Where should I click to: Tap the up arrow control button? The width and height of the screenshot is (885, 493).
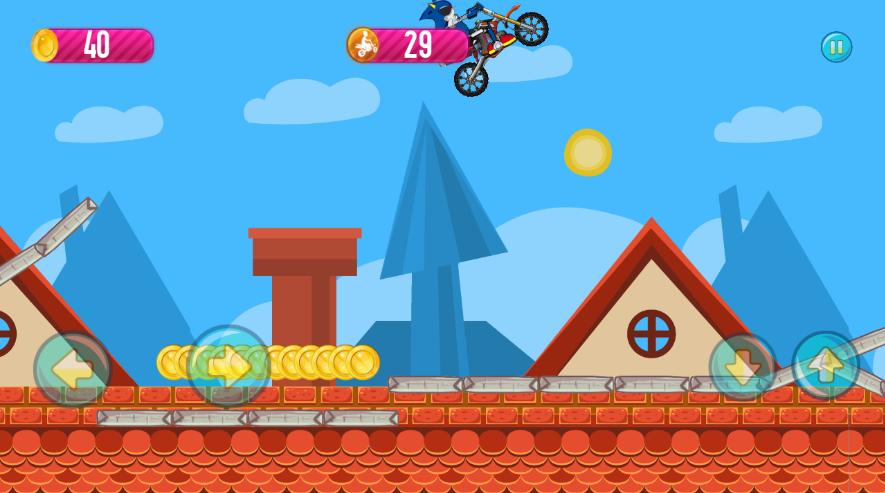pyautogui.click(x=825, y=365)
